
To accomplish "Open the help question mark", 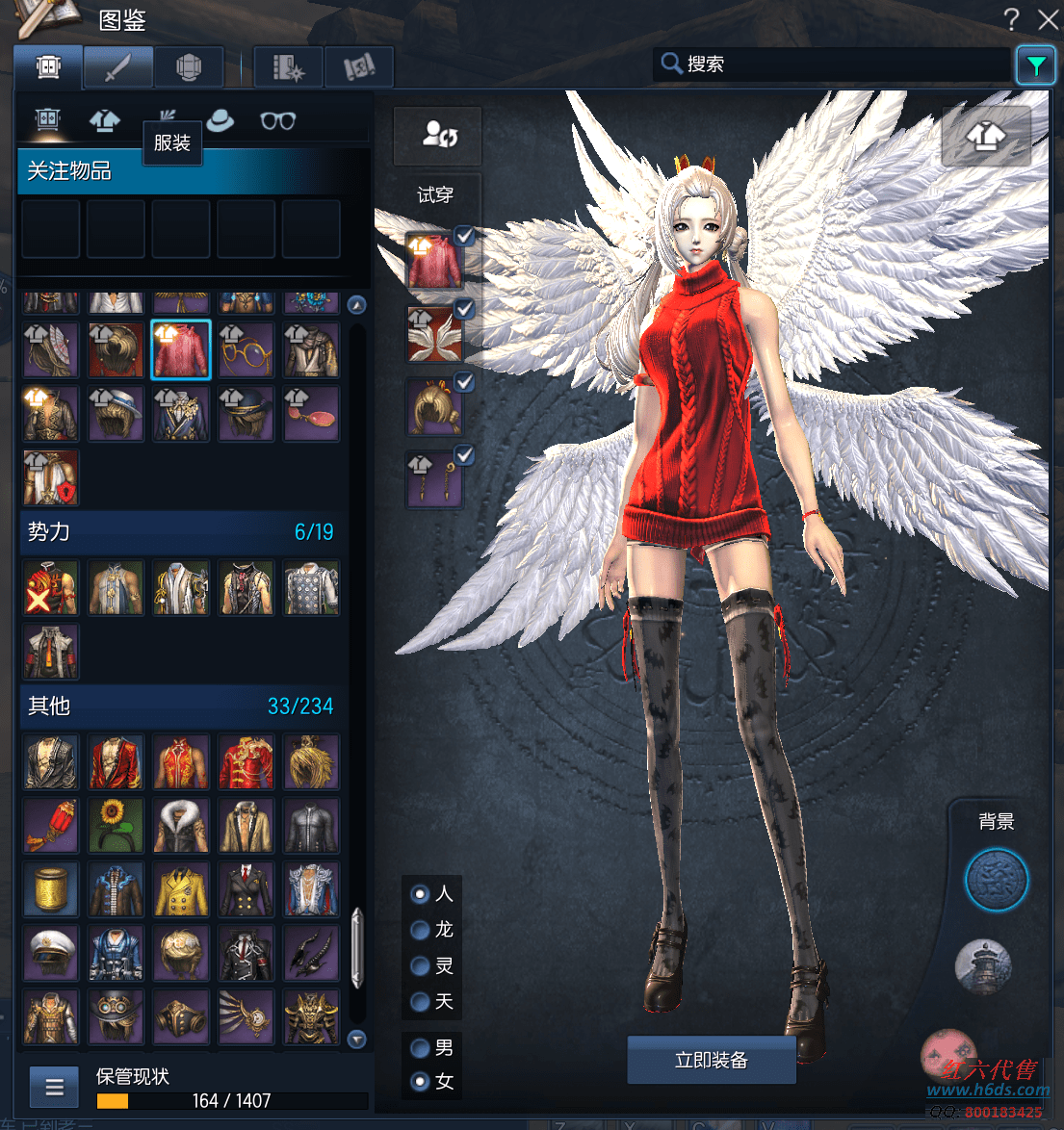I will (x=1011, y=19).
